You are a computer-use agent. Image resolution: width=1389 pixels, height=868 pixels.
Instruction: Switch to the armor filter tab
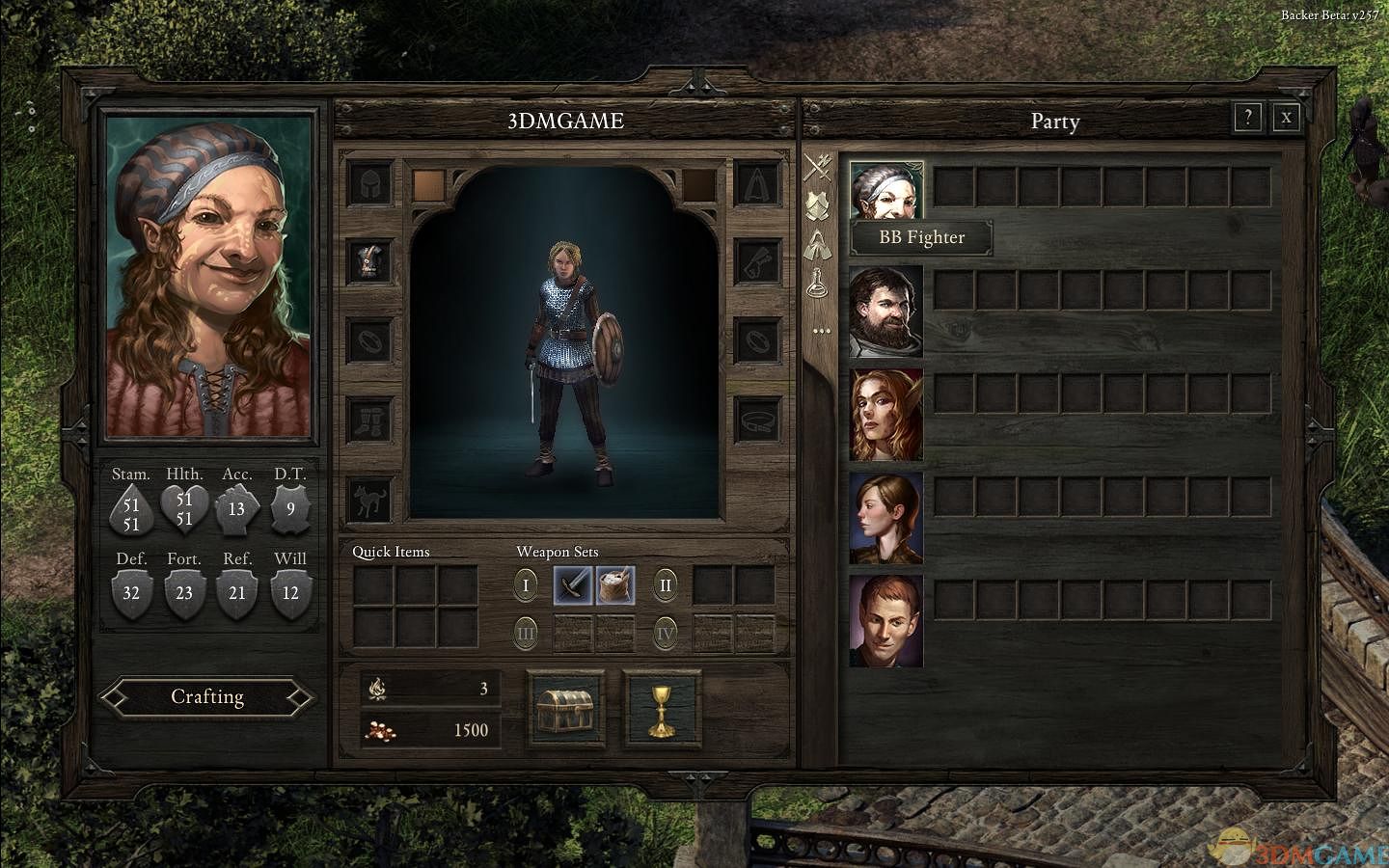820,204
